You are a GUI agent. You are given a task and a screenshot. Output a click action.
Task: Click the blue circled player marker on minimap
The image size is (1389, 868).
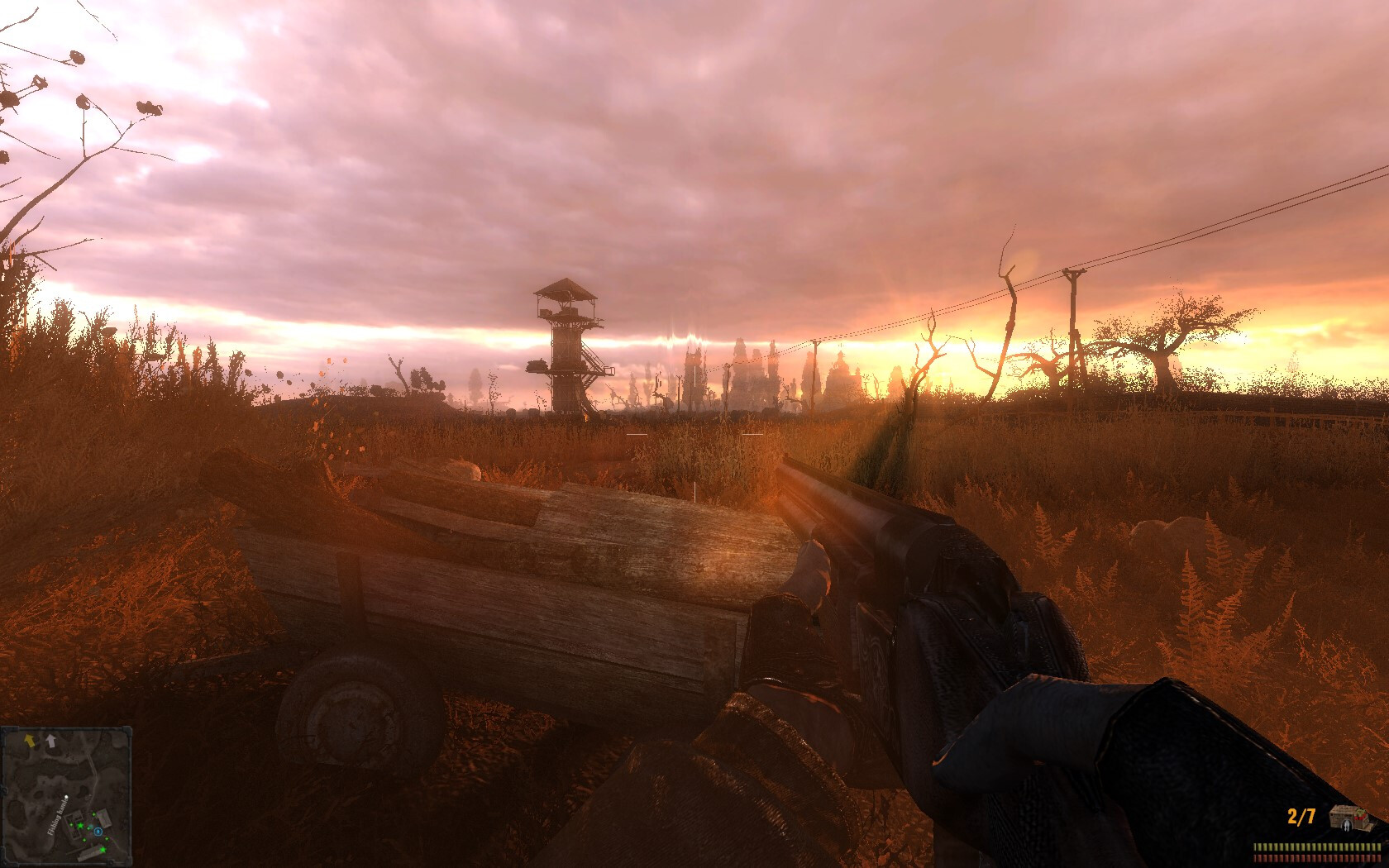click(98, 831)
